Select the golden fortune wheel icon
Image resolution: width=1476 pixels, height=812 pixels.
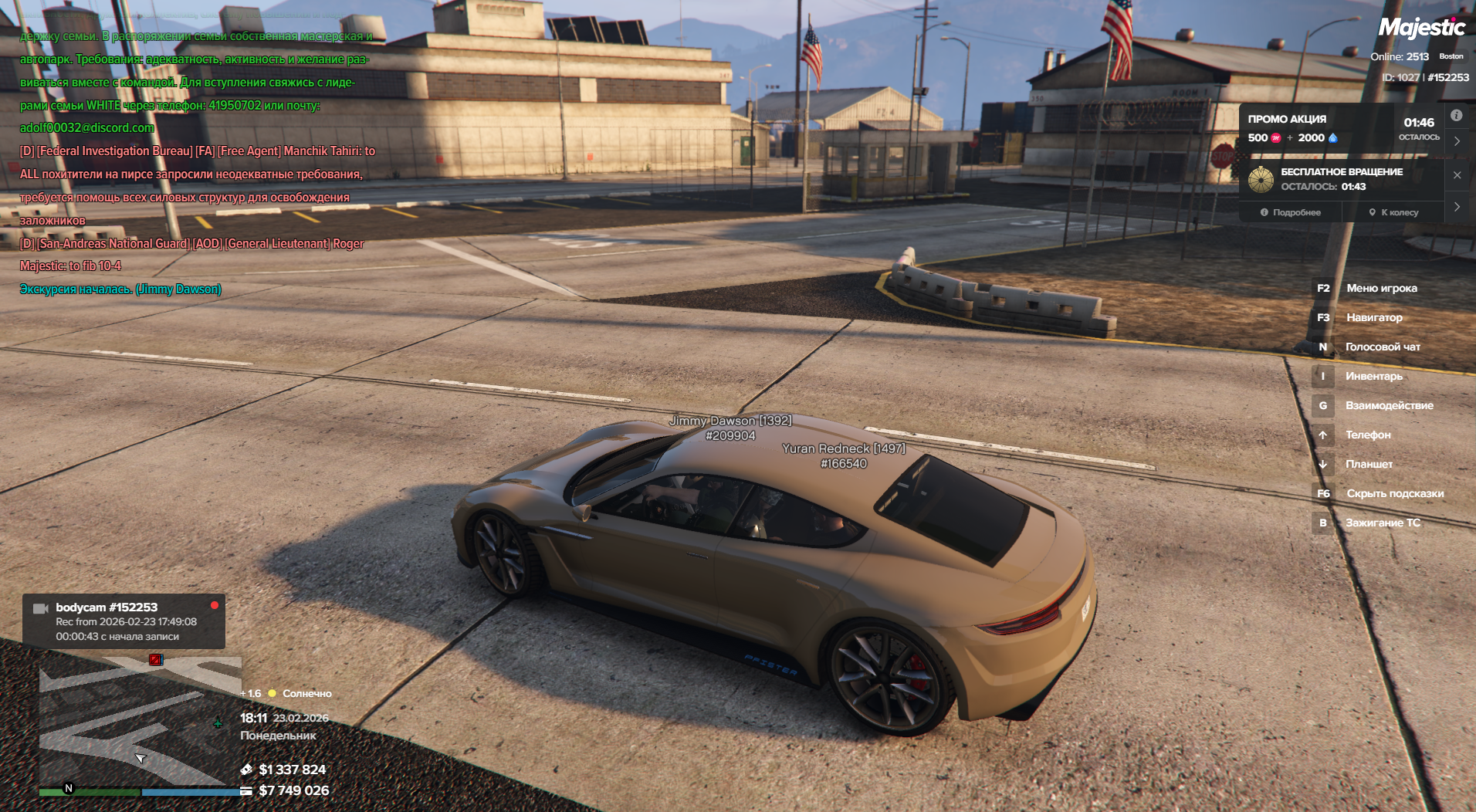tap(1261, 179)
